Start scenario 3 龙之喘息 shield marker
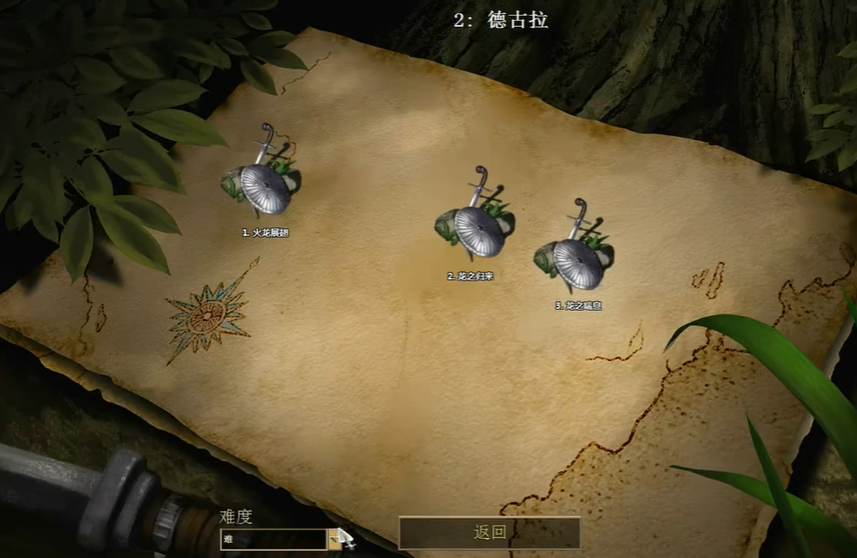857x558 pixels. click(x=576, y=261)
